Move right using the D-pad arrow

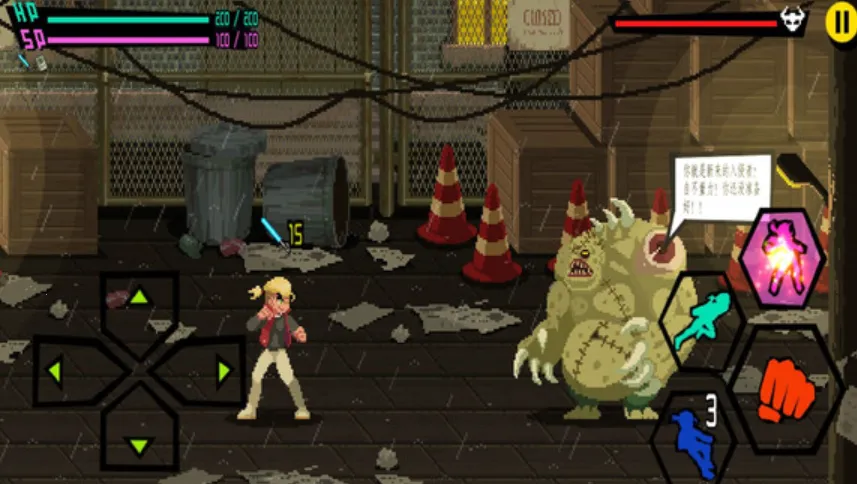click(x=222, y=372)
